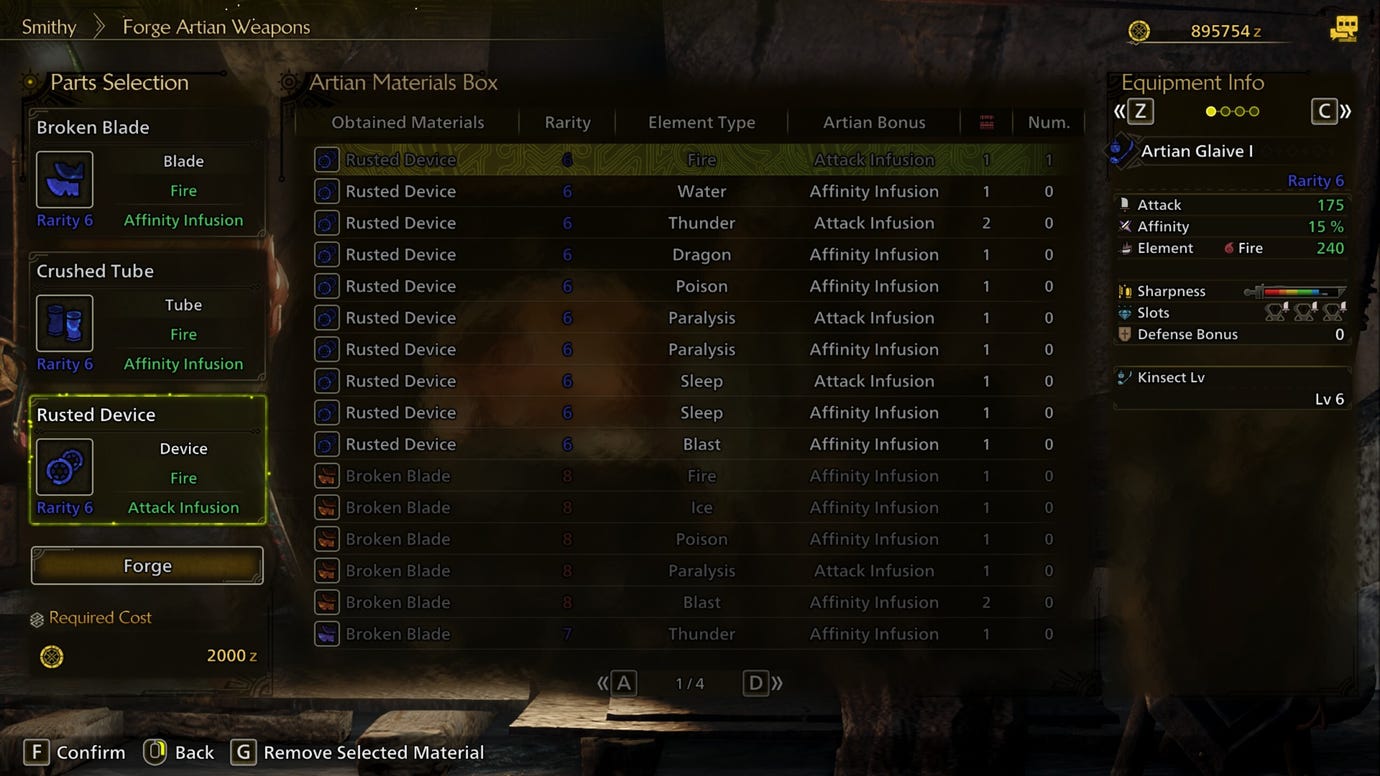This screenshot has height=776, width=1380.
Task: Click the Defense Bonus shield icon
Action: pyautogui.click(x=1126, y=334)
